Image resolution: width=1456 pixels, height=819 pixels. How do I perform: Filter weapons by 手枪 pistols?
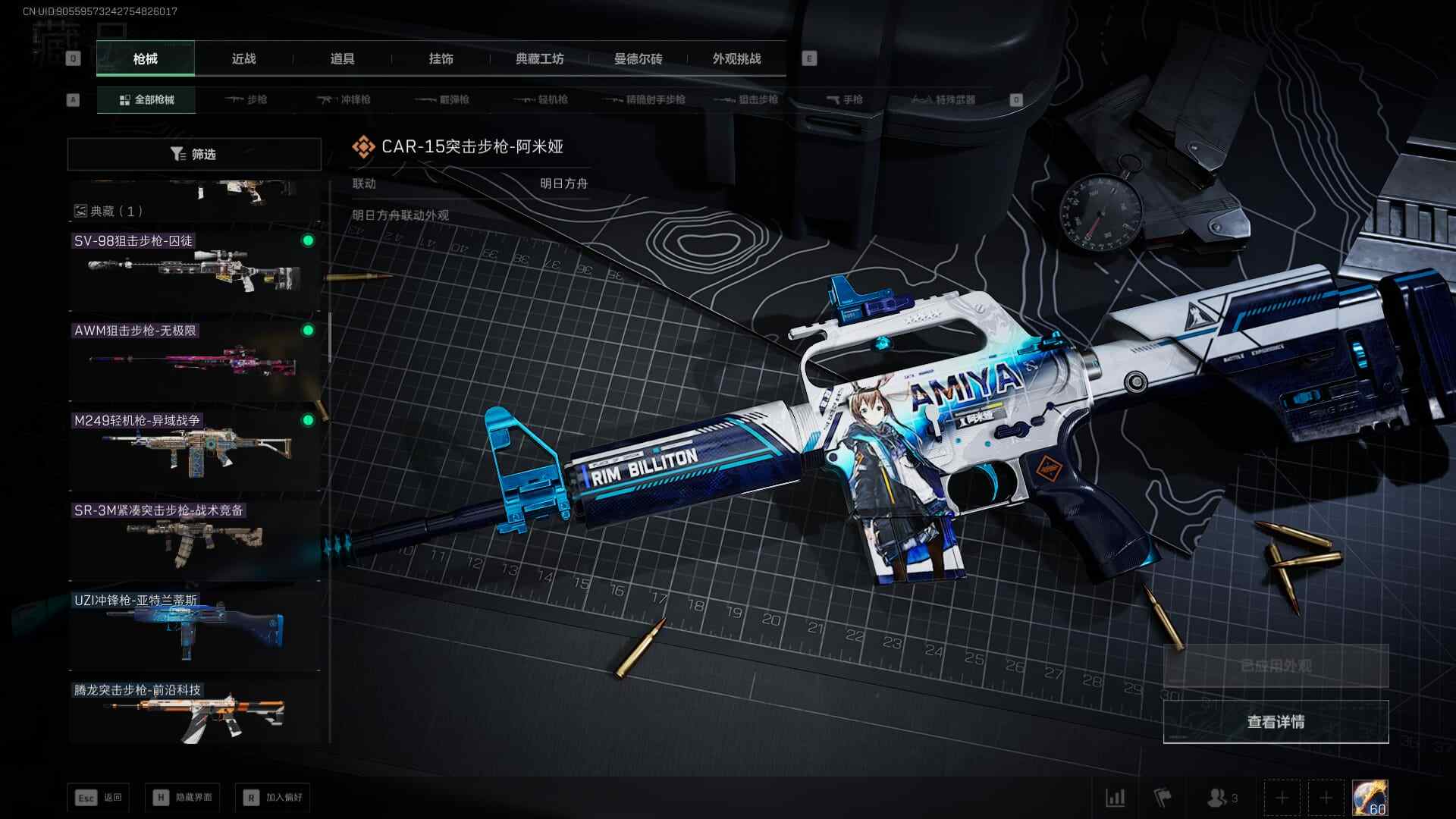(845, 99)
